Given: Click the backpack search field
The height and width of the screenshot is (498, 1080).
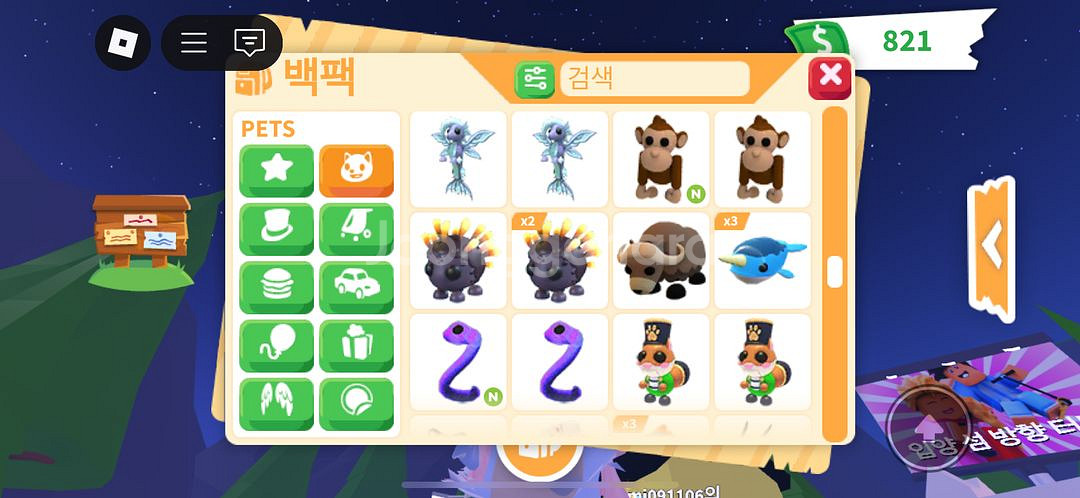Looking at the screenshot, I should 654,78.
